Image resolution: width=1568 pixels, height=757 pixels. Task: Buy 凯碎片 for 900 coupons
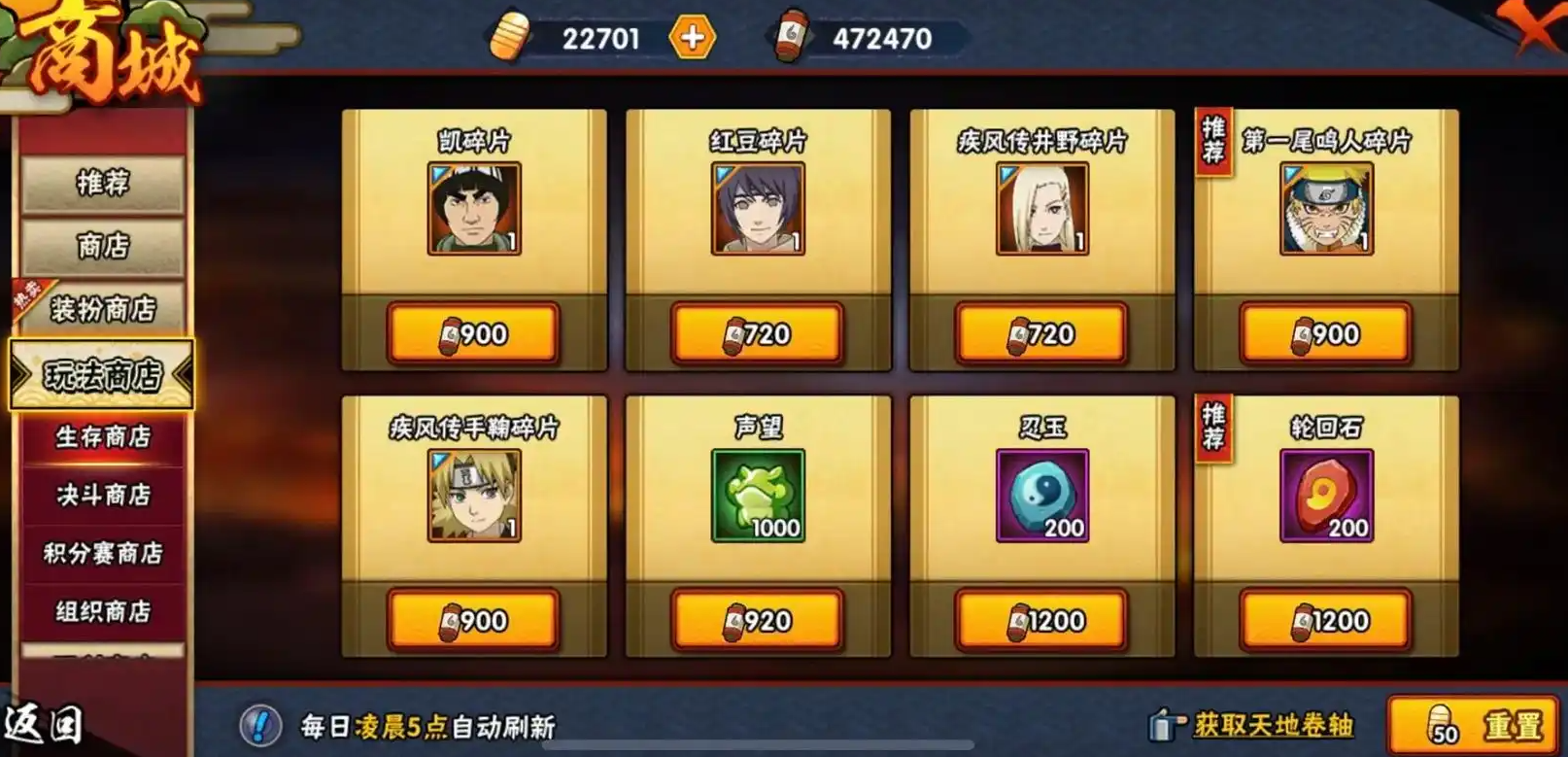click(475, 333)
